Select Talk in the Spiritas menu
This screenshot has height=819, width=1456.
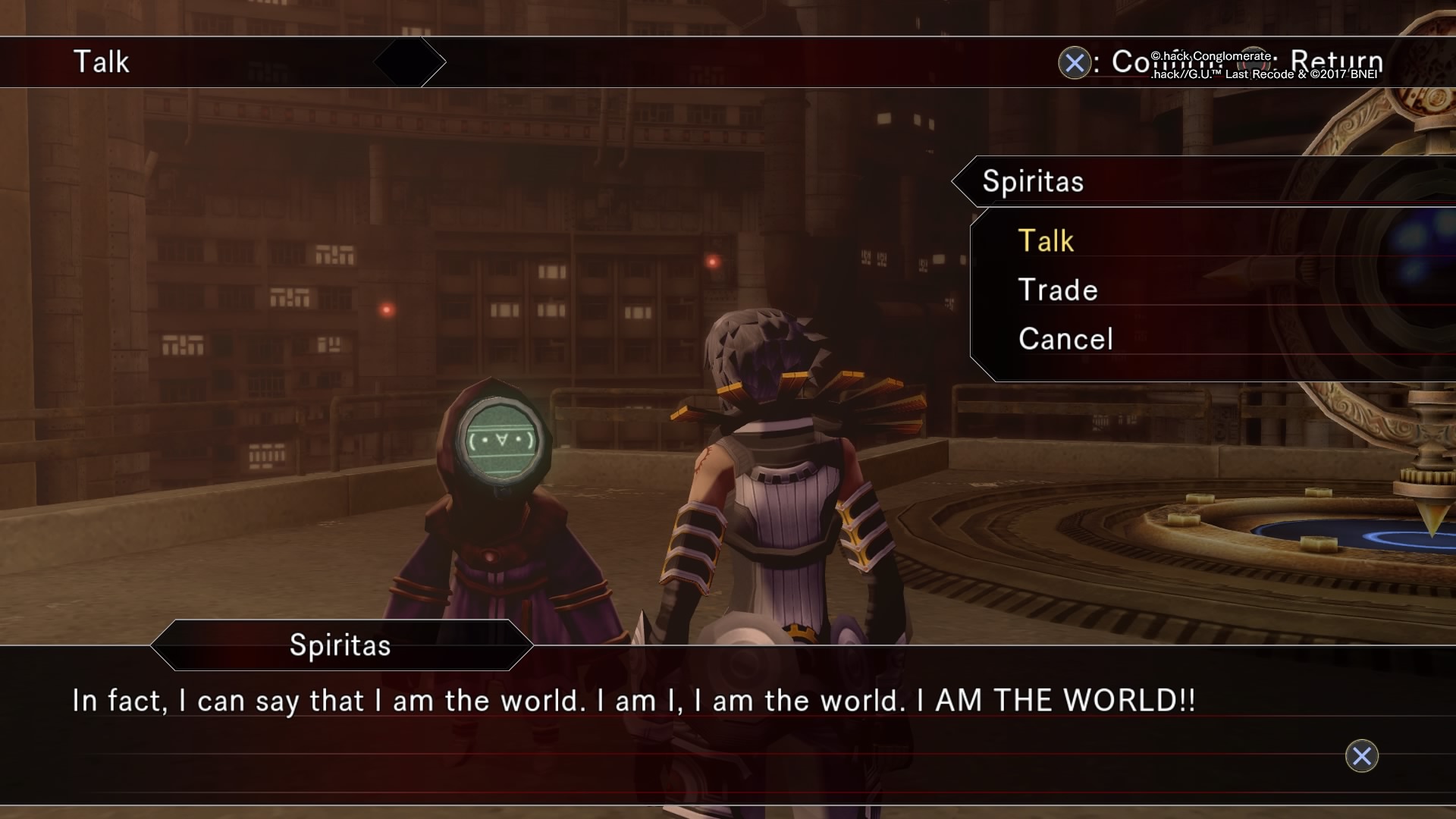(1046, 241)
